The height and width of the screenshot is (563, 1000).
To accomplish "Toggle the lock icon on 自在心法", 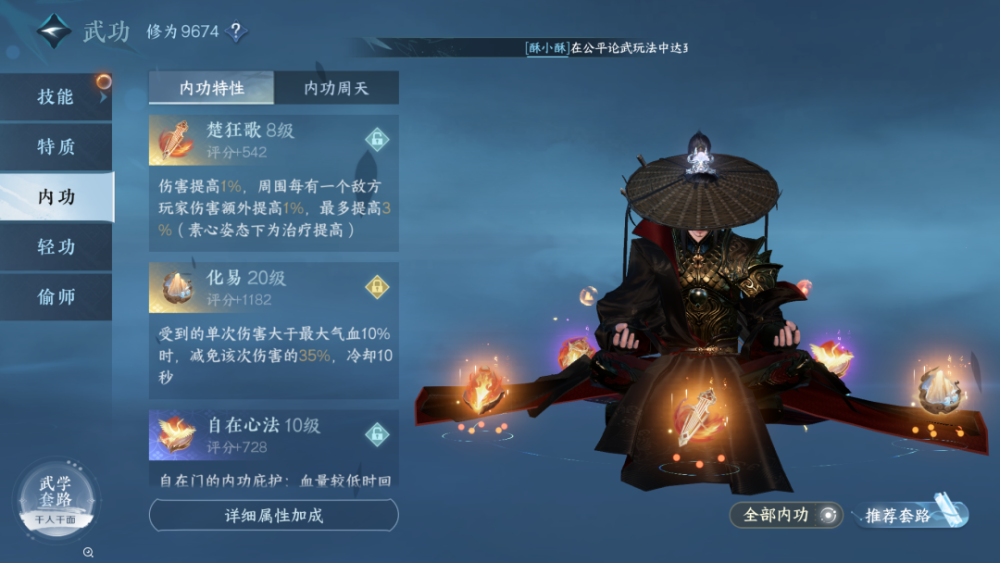I will [x=376, y=434].
